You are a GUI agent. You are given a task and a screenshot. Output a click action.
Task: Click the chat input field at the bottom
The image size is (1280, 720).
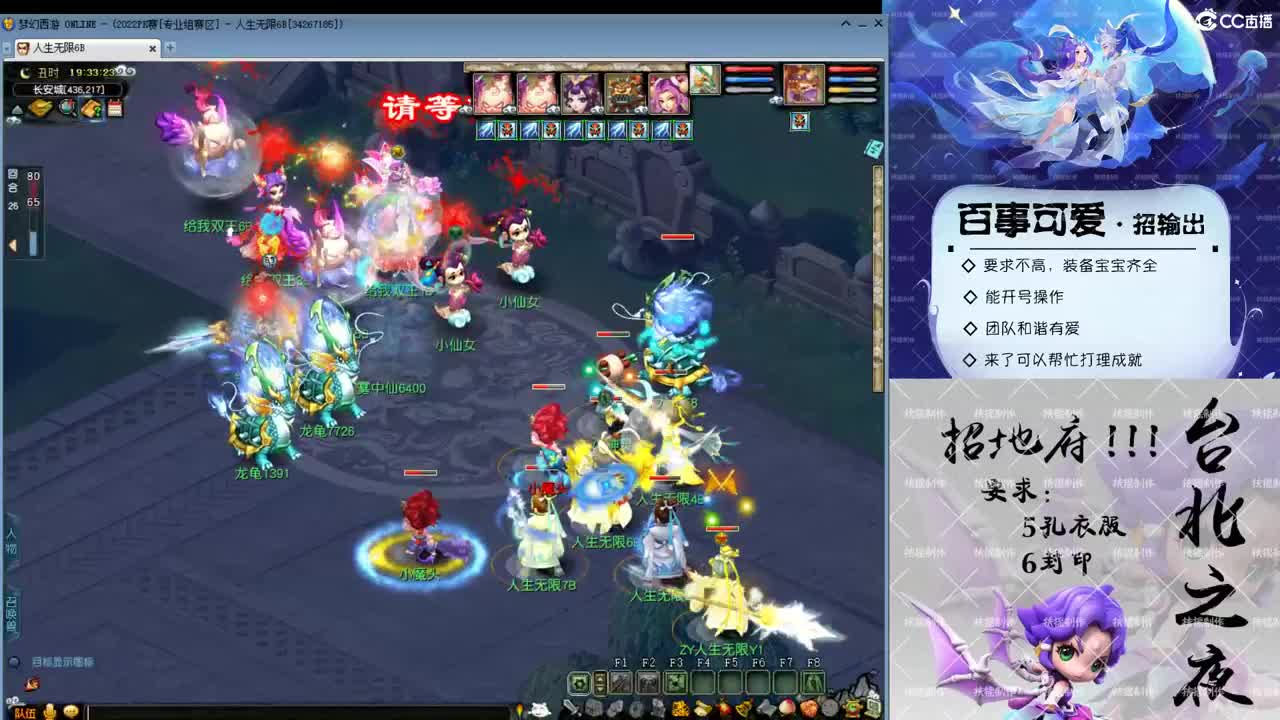[300, 712]
